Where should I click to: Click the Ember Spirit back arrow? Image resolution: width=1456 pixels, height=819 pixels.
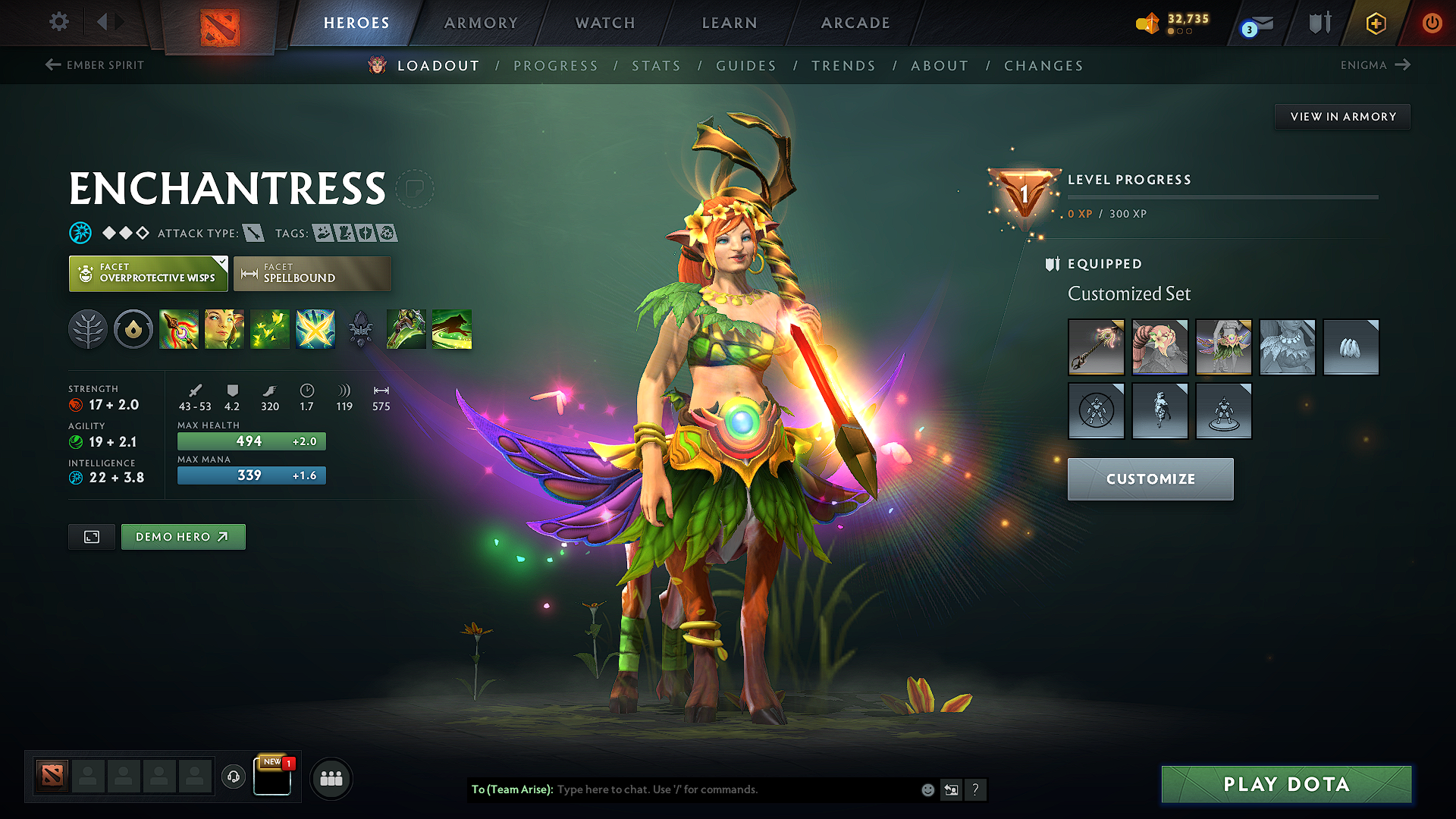click(x=52, y=65)
